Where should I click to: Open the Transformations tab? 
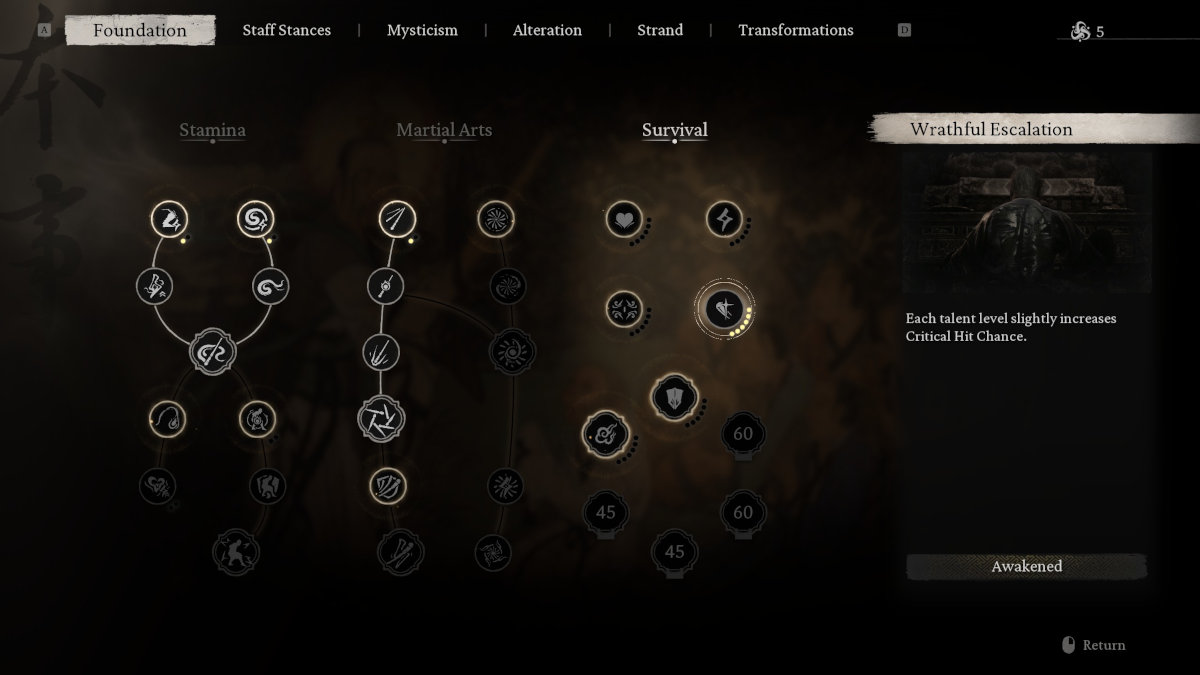pyautogui.click(x=795, y=30)
